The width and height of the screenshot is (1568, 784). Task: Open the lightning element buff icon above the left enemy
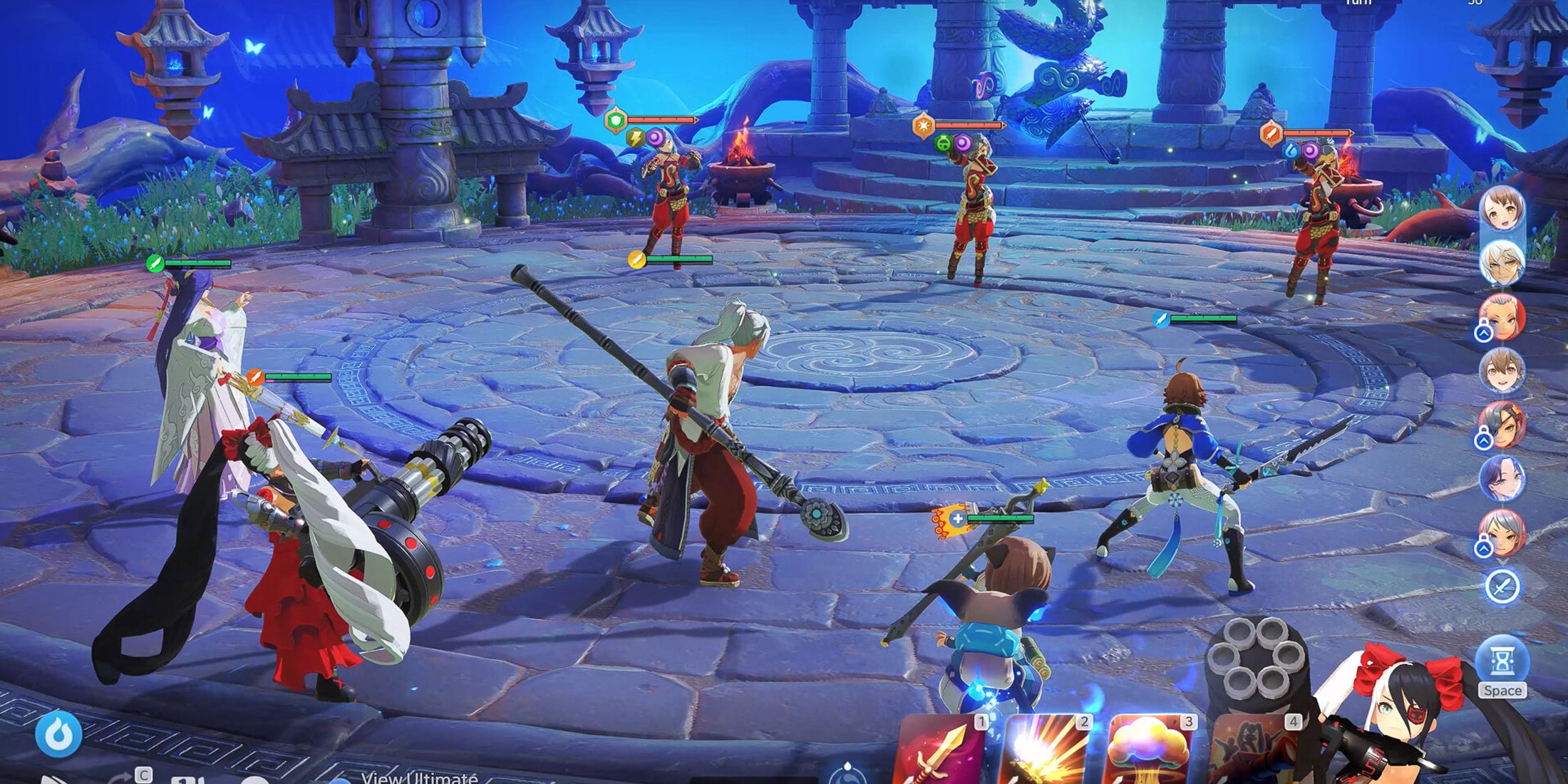(636, 137)
